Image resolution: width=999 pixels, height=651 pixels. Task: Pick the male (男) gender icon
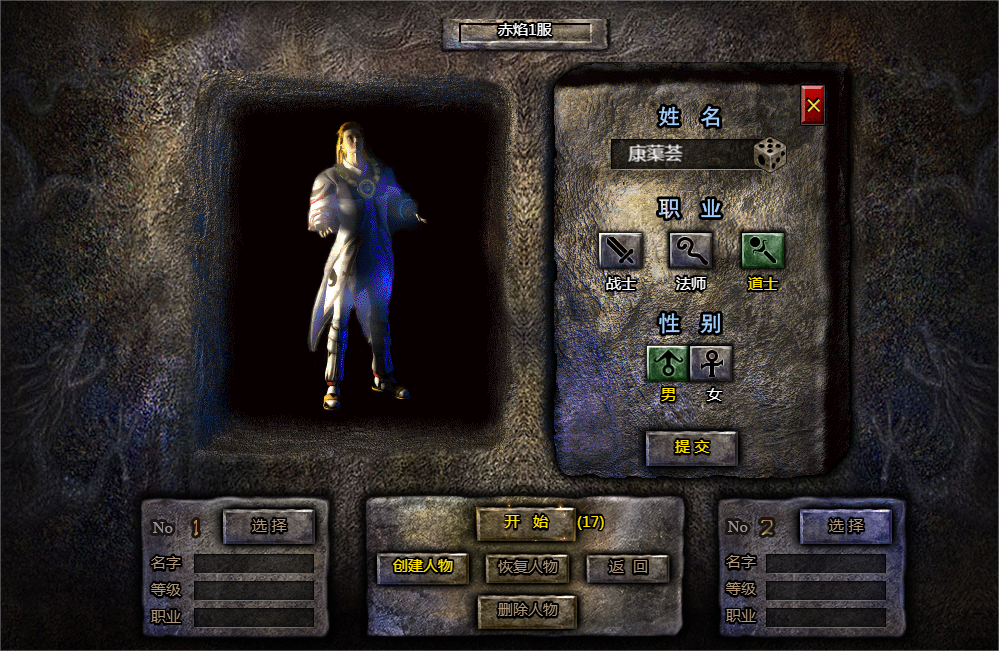(668, 363)
